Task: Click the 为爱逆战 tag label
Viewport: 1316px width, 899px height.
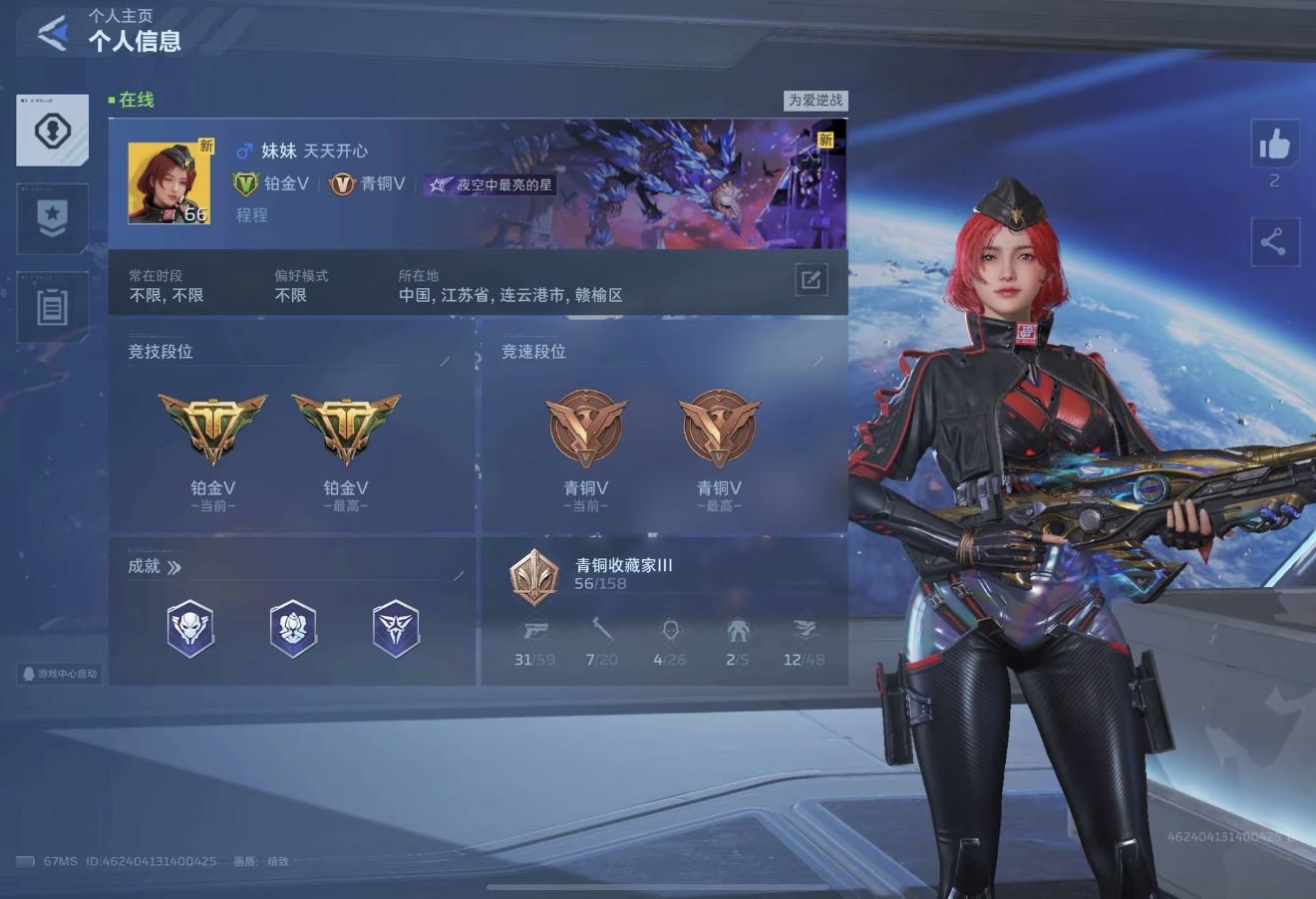Action: pos(815,100)
